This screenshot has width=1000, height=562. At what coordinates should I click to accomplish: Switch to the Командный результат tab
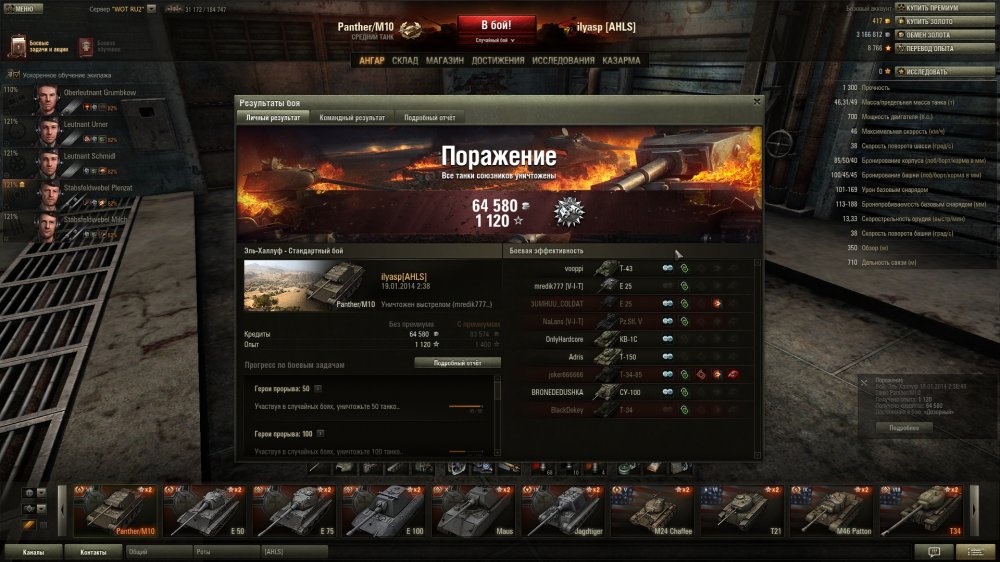click(351, 118)
